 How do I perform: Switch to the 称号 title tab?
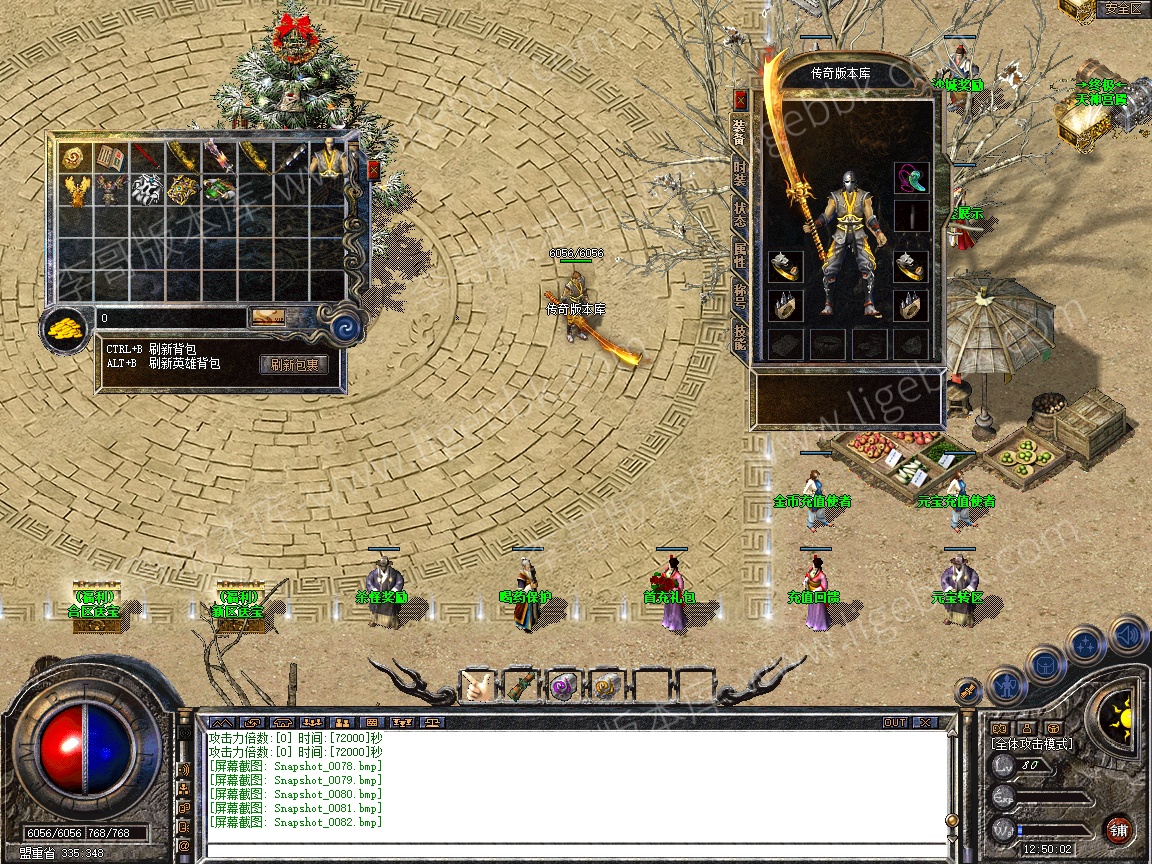click(740, 295)
